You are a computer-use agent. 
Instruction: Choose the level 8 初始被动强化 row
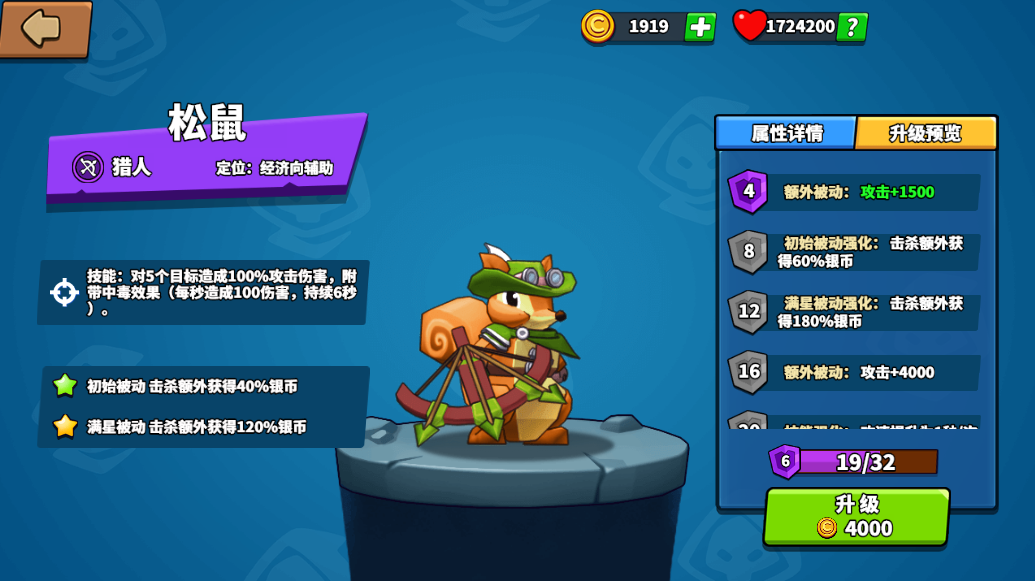855,252
